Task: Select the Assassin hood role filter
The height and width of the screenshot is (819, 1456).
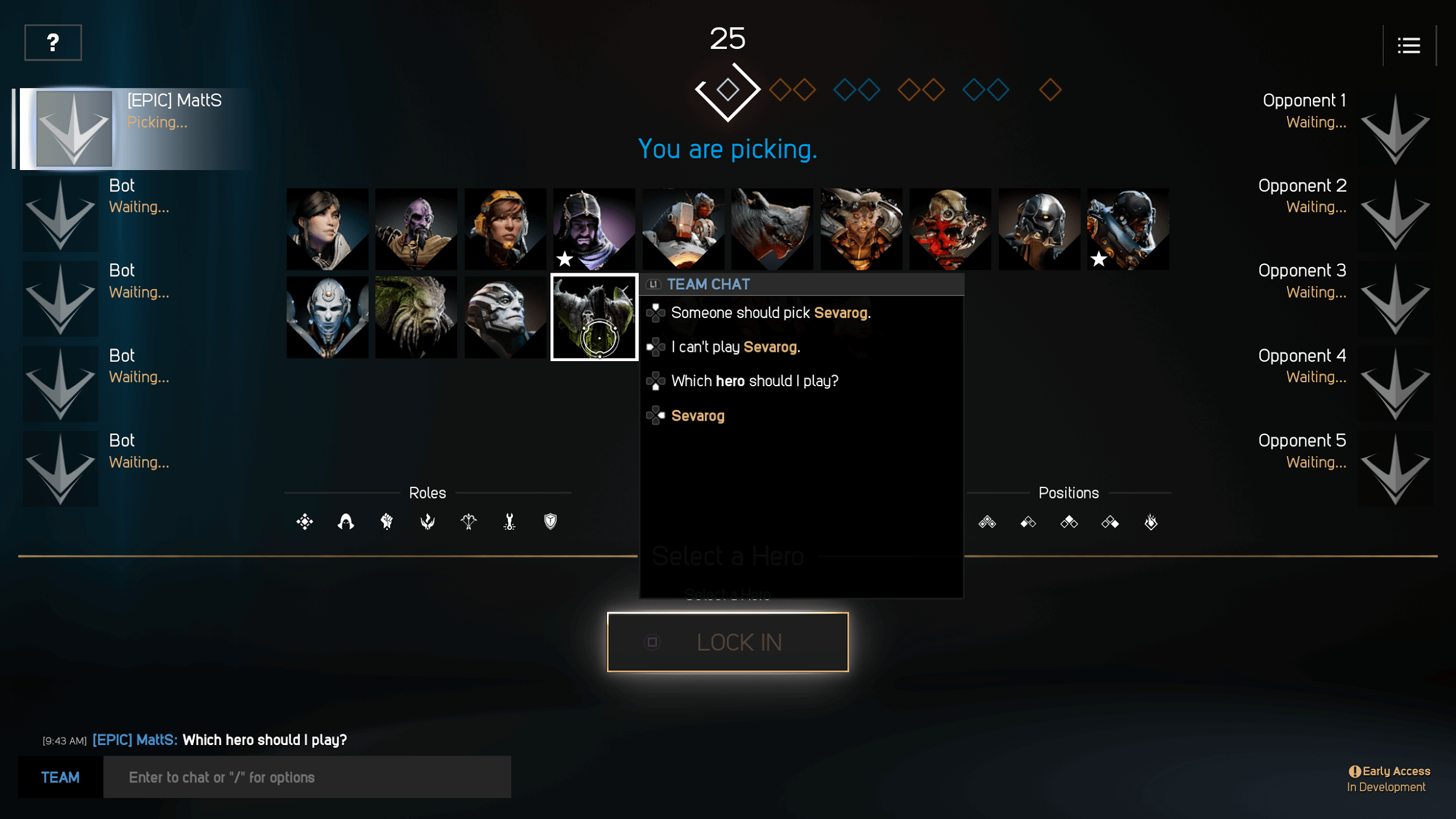Action: tap(344, 521)
